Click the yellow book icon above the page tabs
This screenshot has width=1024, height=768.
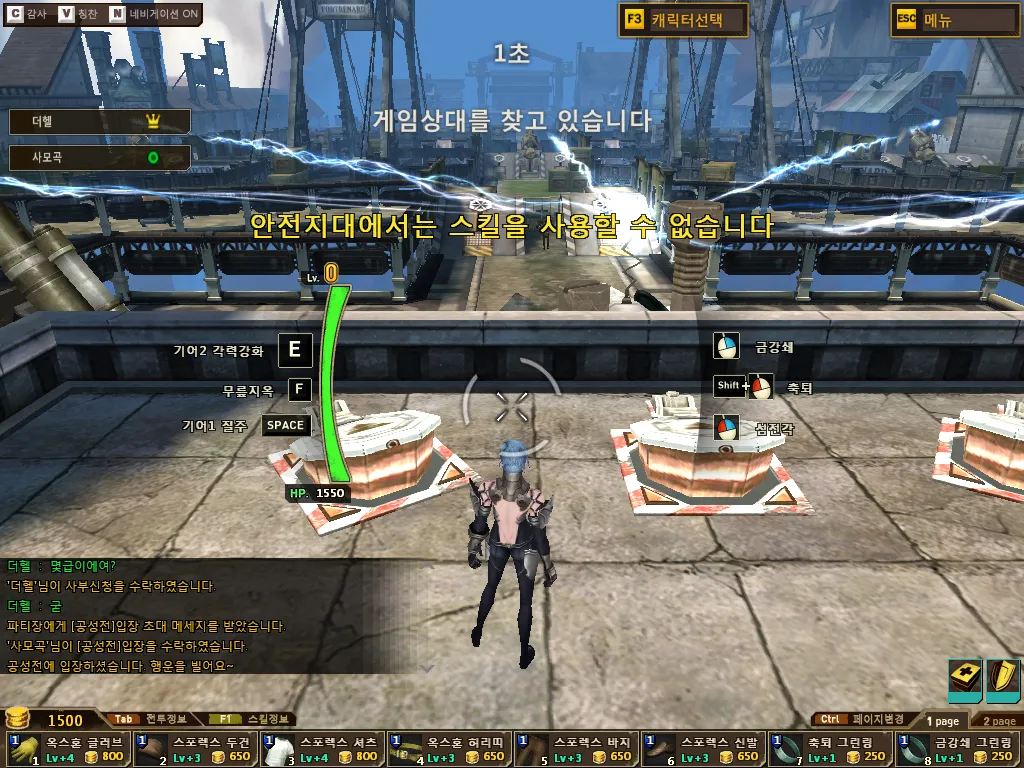965,680
